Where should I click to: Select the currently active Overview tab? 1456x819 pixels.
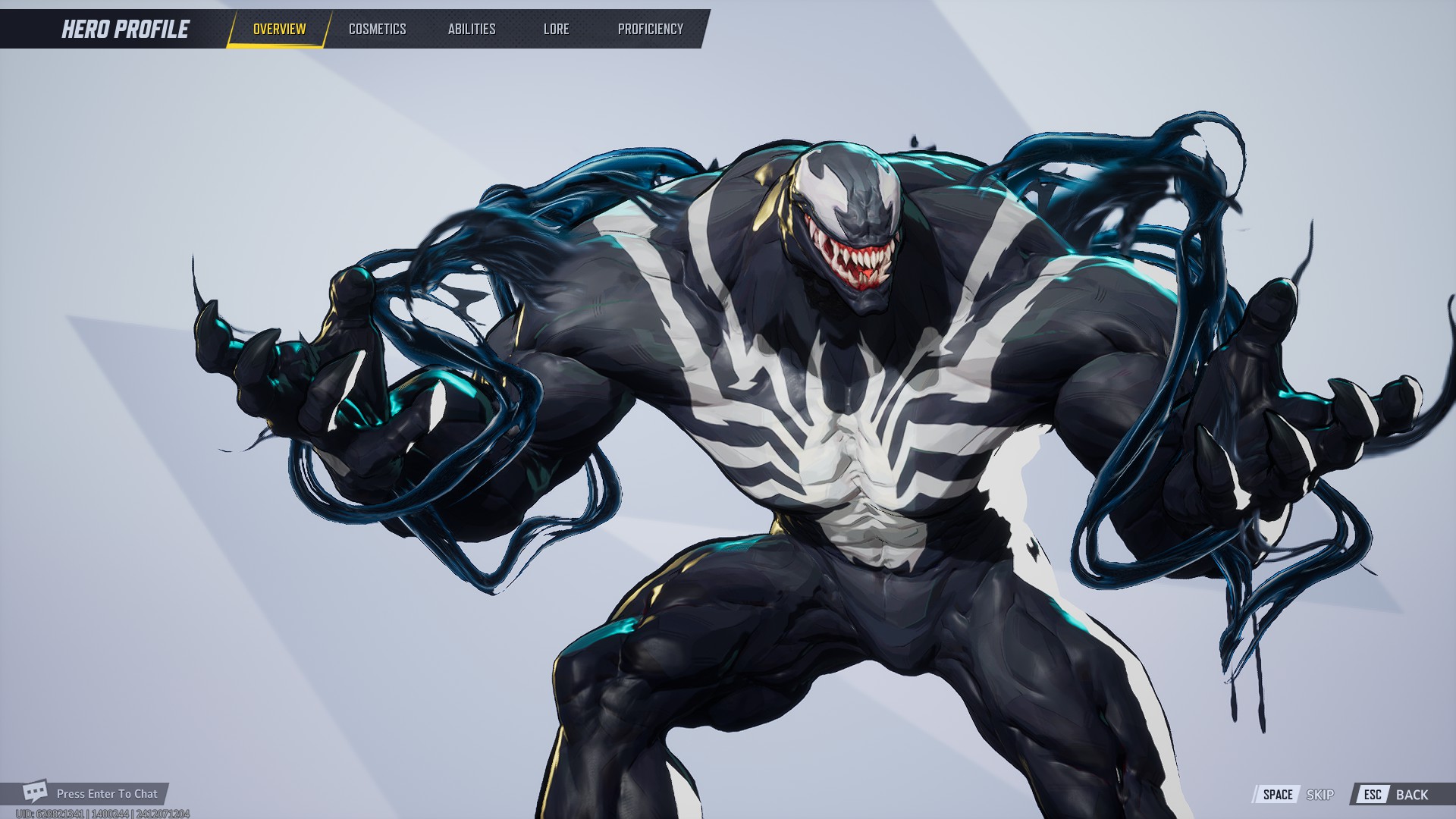(278, 29)
